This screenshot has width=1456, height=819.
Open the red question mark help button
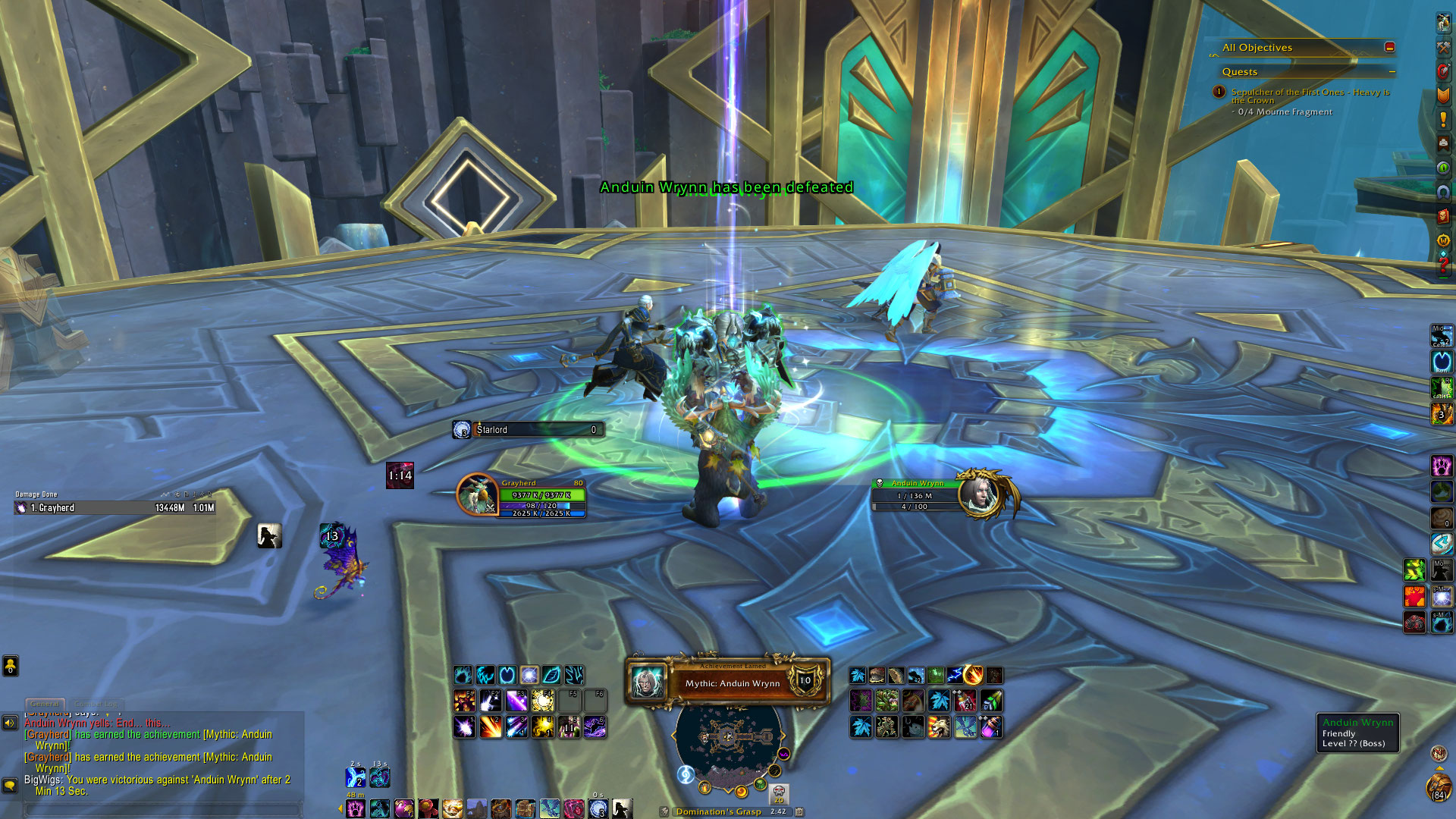click(x=1443, y=265)
